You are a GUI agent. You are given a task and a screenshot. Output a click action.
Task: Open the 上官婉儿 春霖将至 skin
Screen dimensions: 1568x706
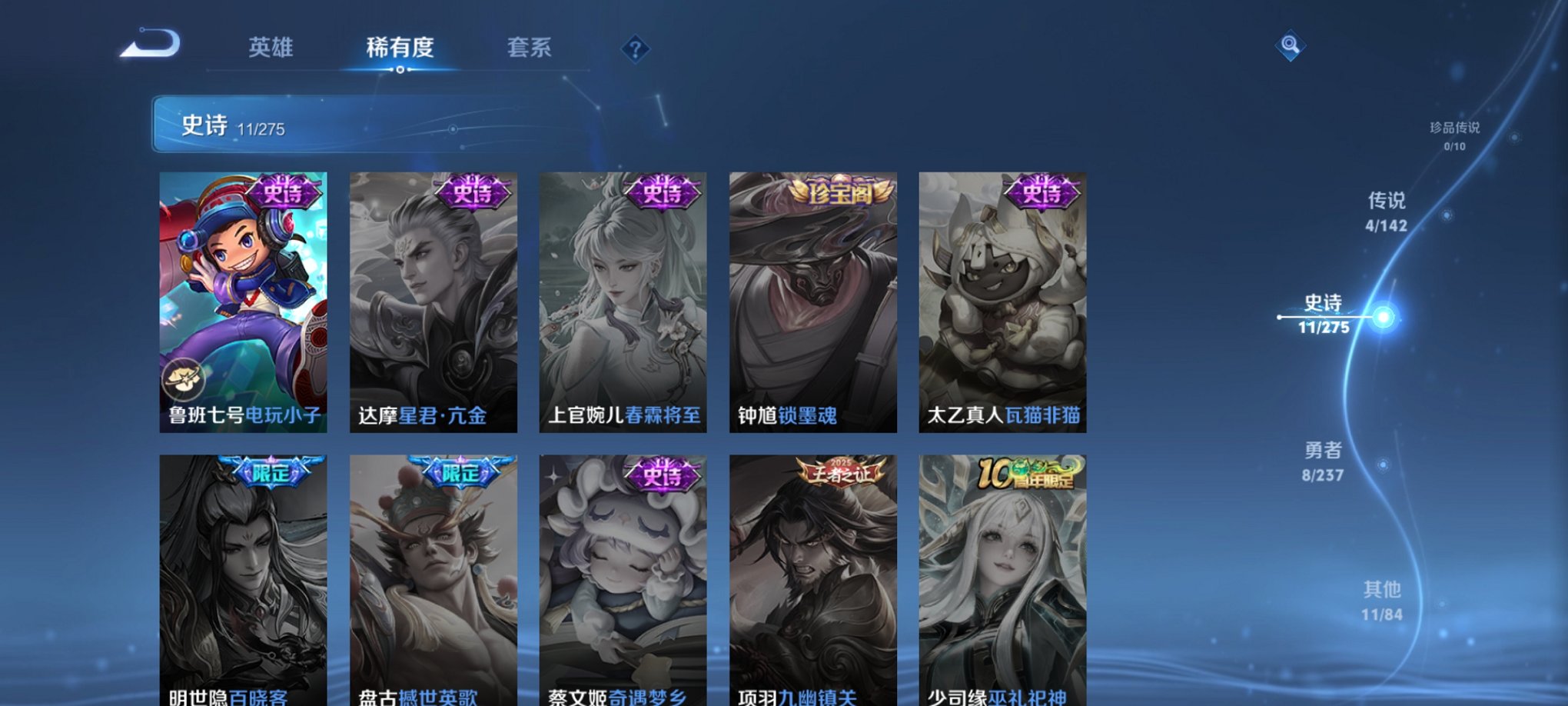(623, 300)
